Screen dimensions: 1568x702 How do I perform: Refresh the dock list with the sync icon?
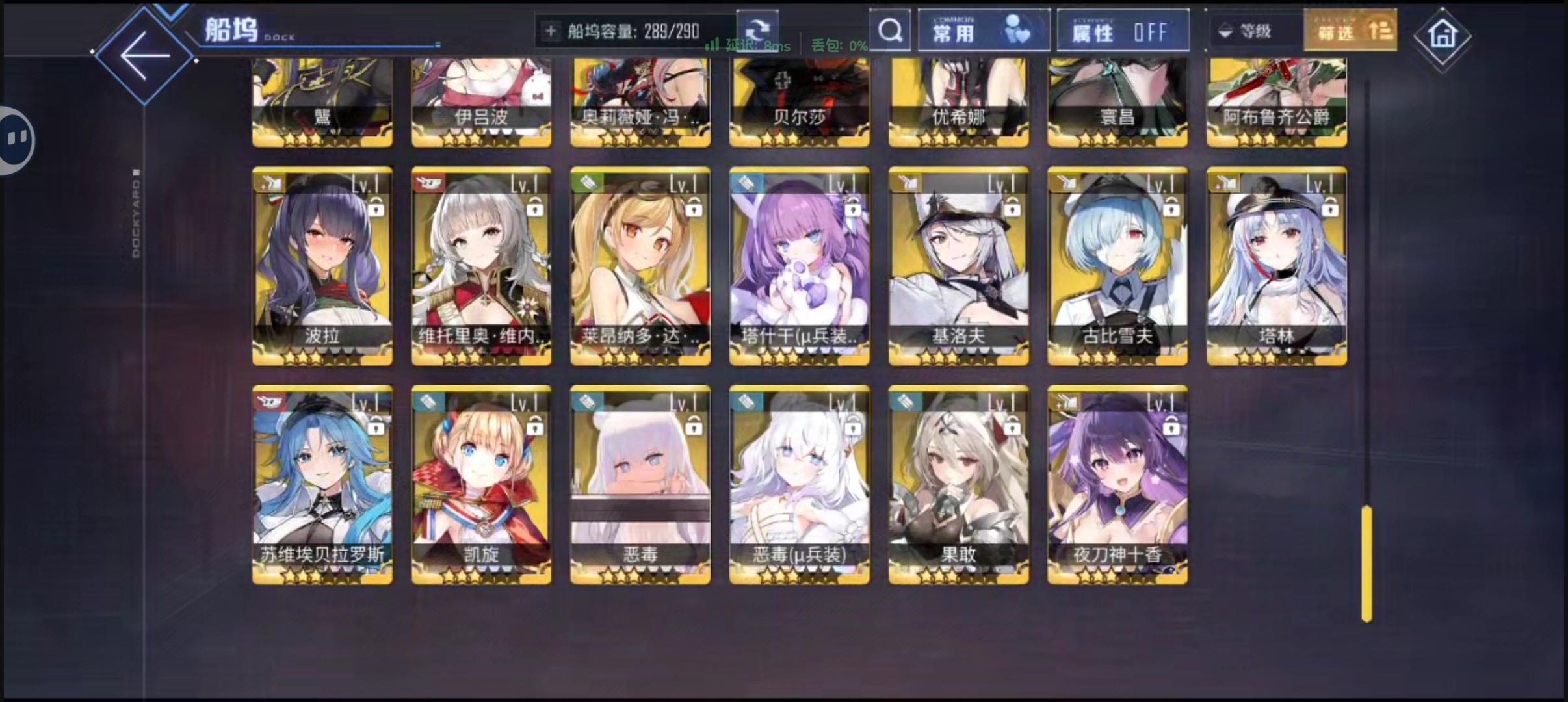pyautogui.click(x=759, y=29)
